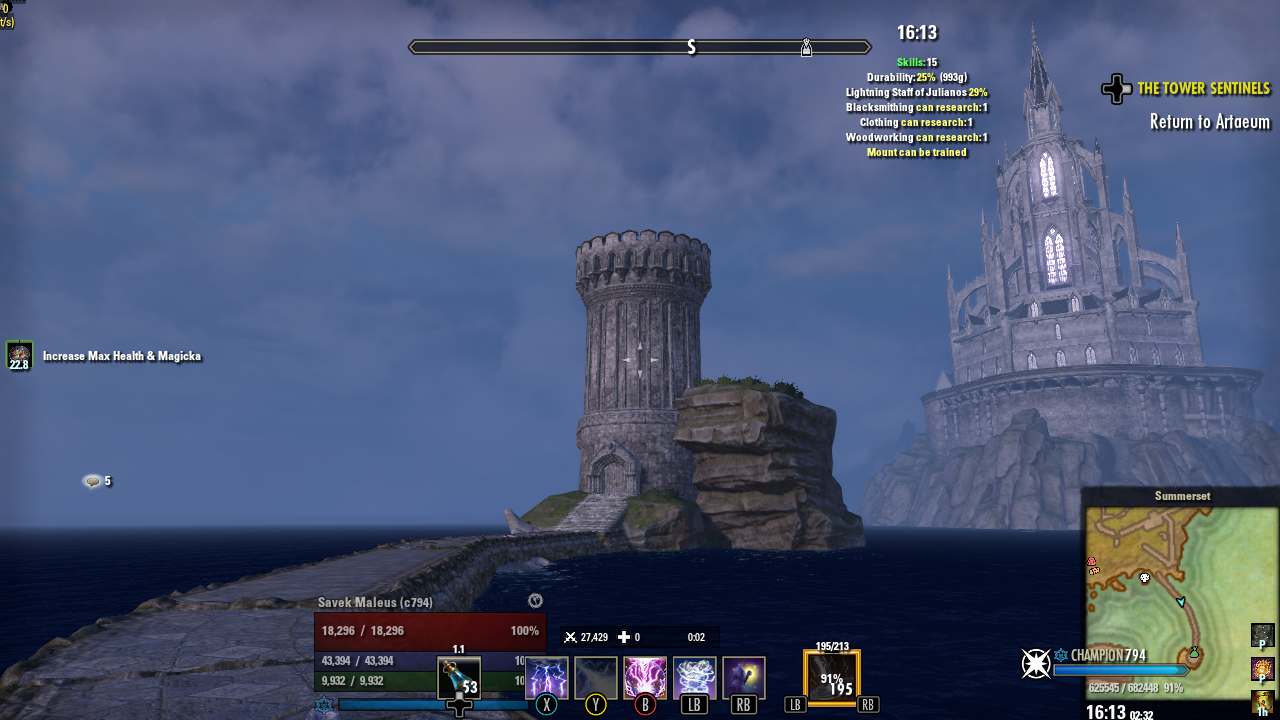The height and width of the screenshot is (720, 1280).
Task: Fire the gold-framed ultimate ability
Action: coord(832,677)
